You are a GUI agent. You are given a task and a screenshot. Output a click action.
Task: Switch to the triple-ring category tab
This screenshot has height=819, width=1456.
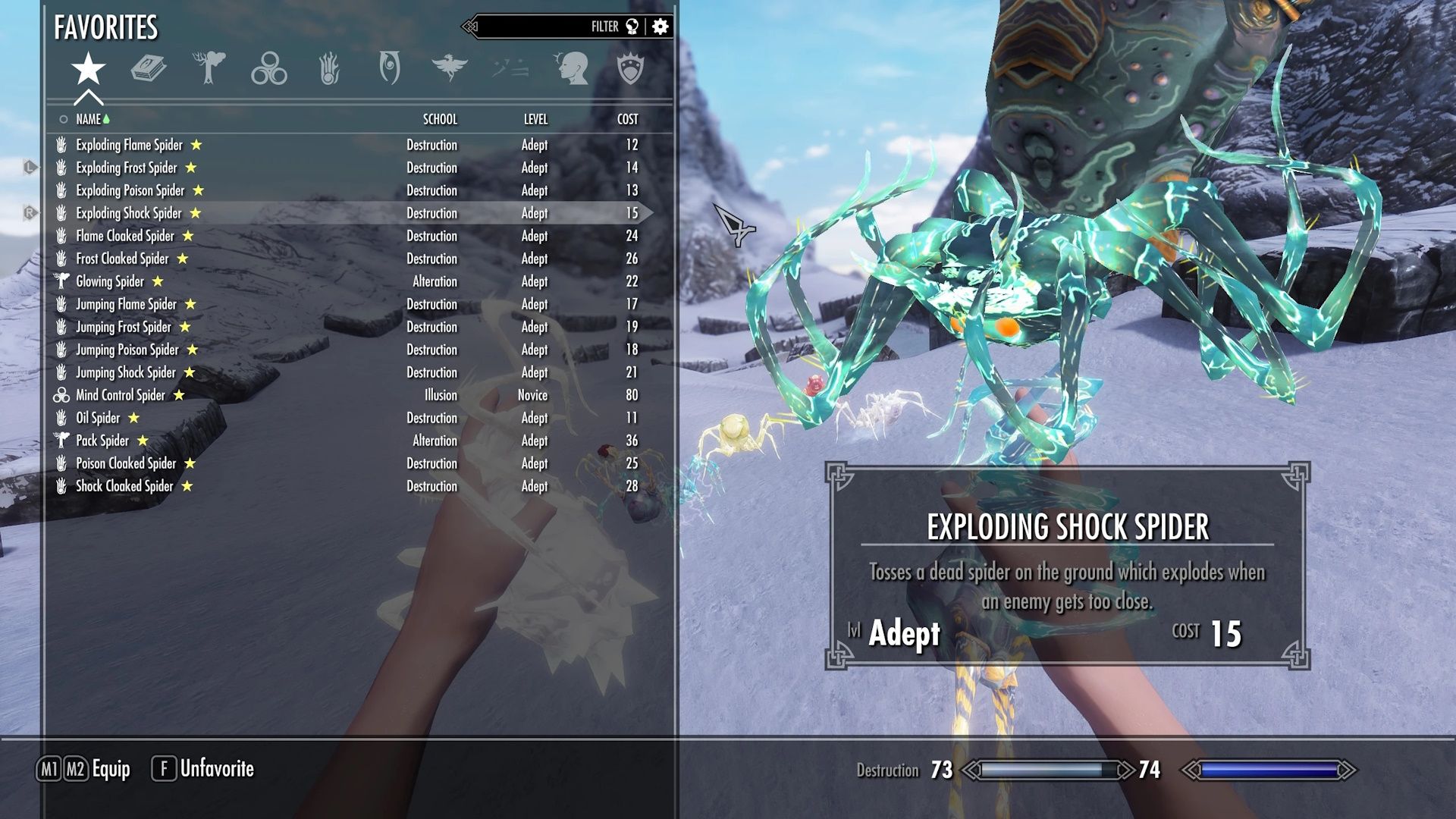[x=271, y=68]
